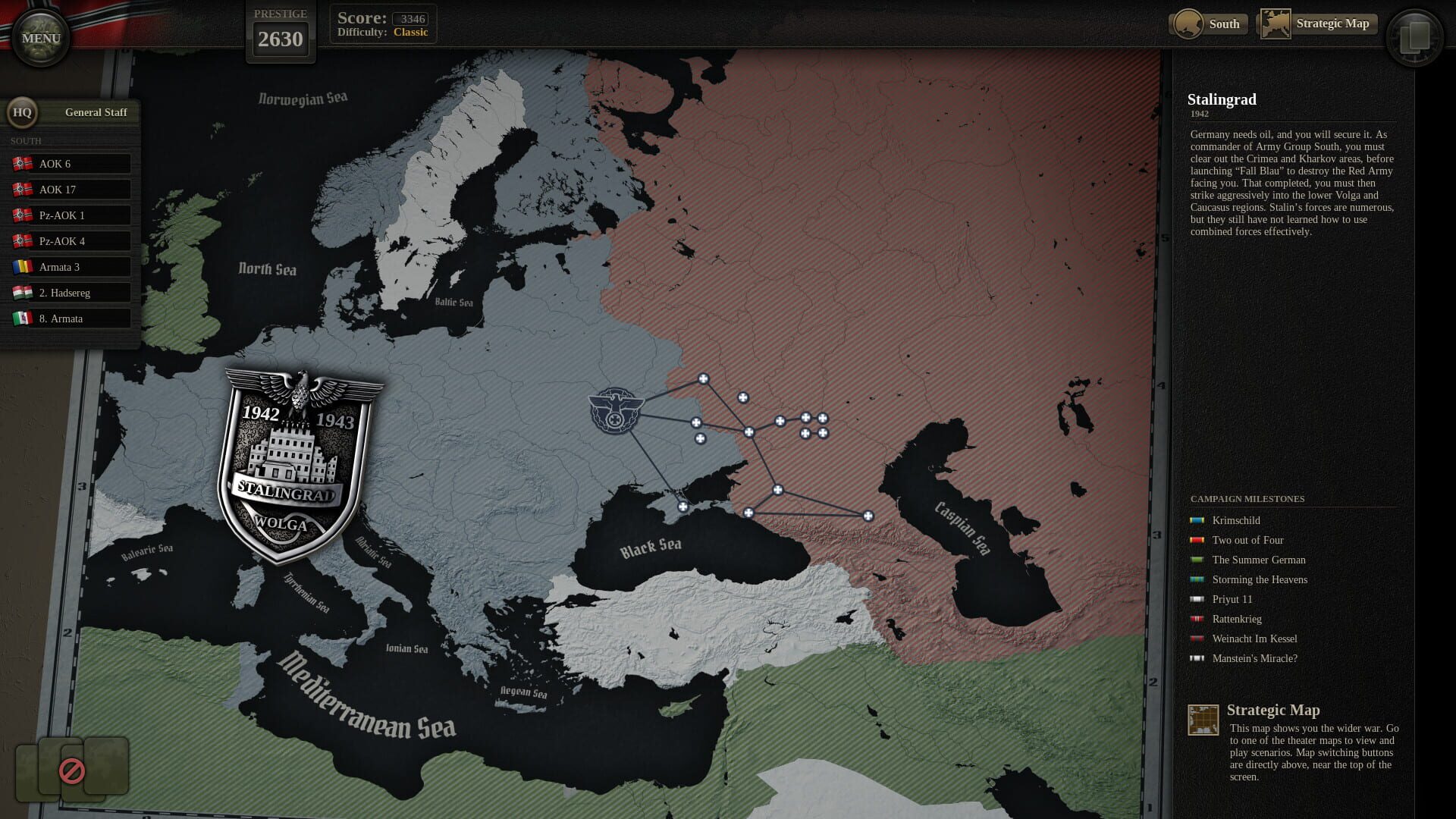Click the Italian flag beside 8. Armata
The height and width of the screenshot is (819, 1456).
coord(21,318)
